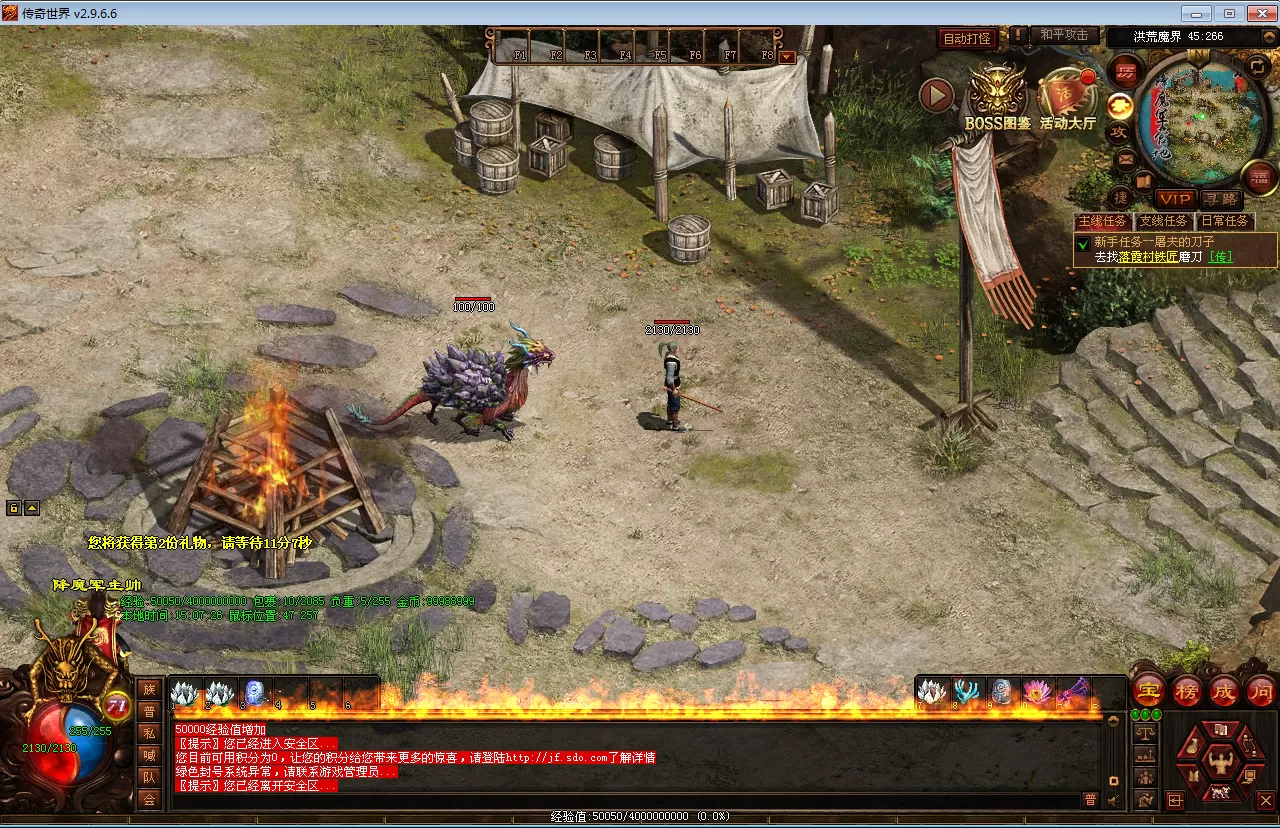Click the 福 welfare button by the minimap

[1259, 178]
